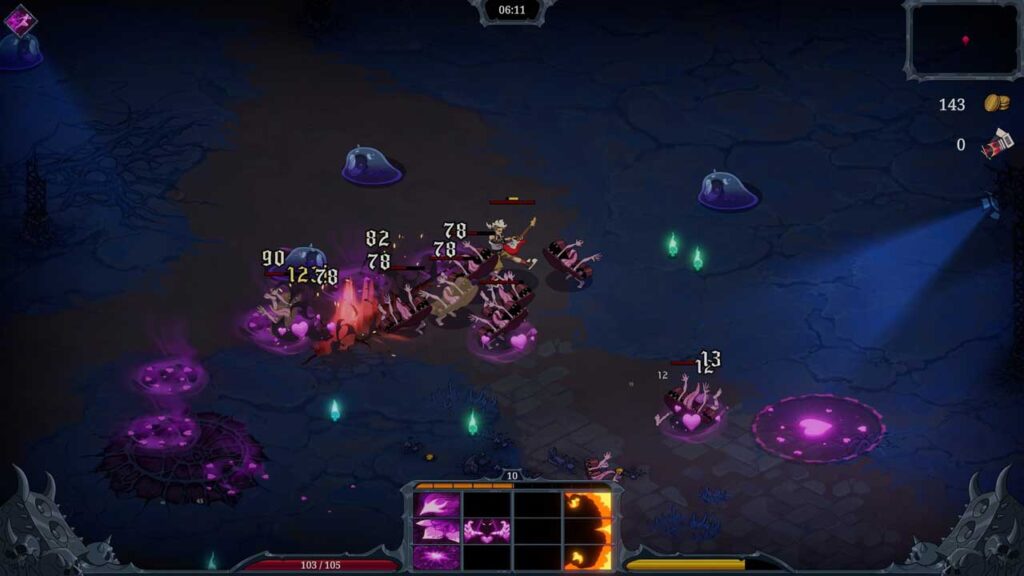Choose the demon with heart ability icon
1024x576 pixels.
coord(487,530)
